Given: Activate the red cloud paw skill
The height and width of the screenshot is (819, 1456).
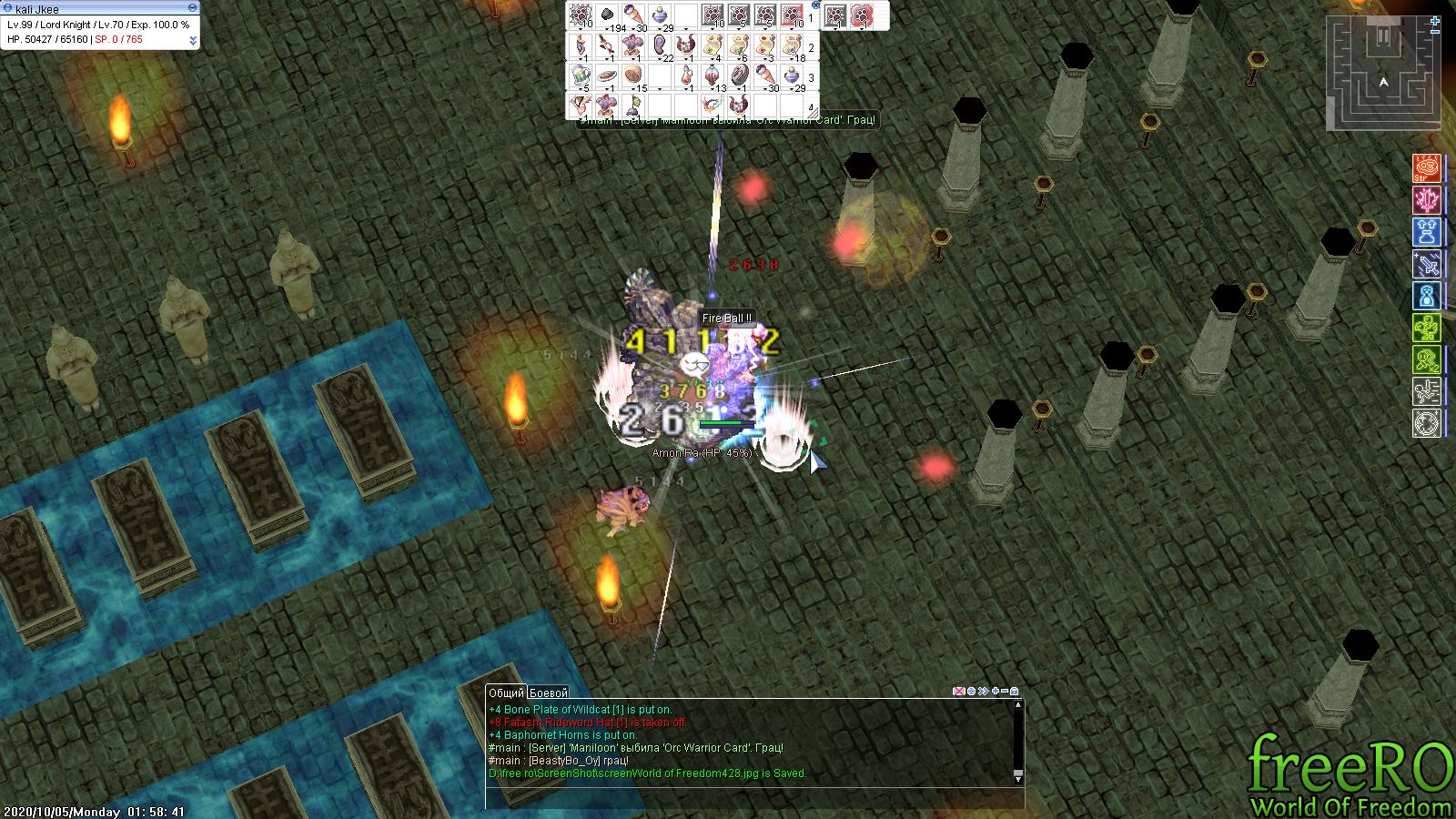Looking at the screenshot, I should pyautogui.click(x=860, y=15).
